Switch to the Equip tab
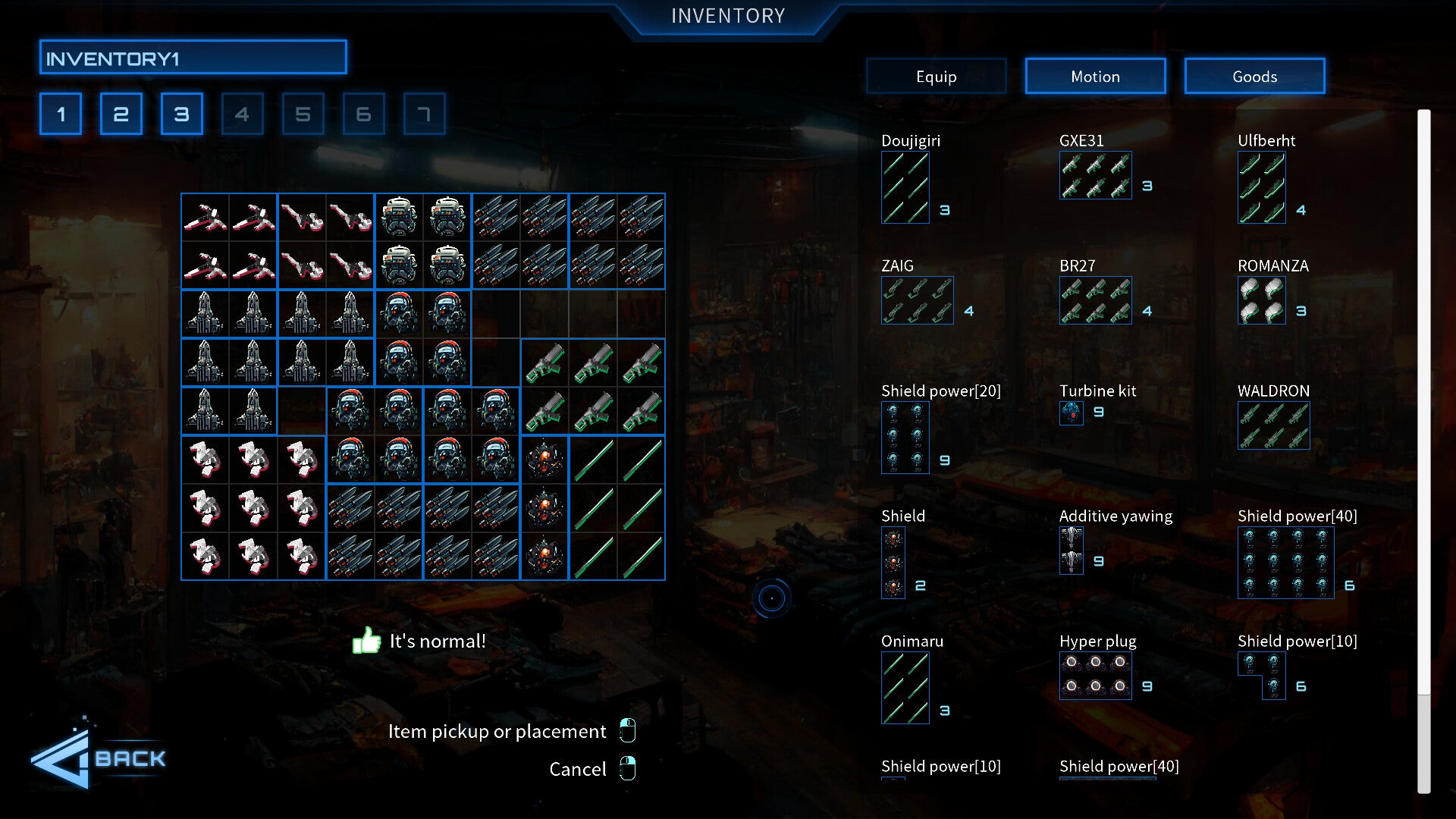 click(x=936, y=77)
